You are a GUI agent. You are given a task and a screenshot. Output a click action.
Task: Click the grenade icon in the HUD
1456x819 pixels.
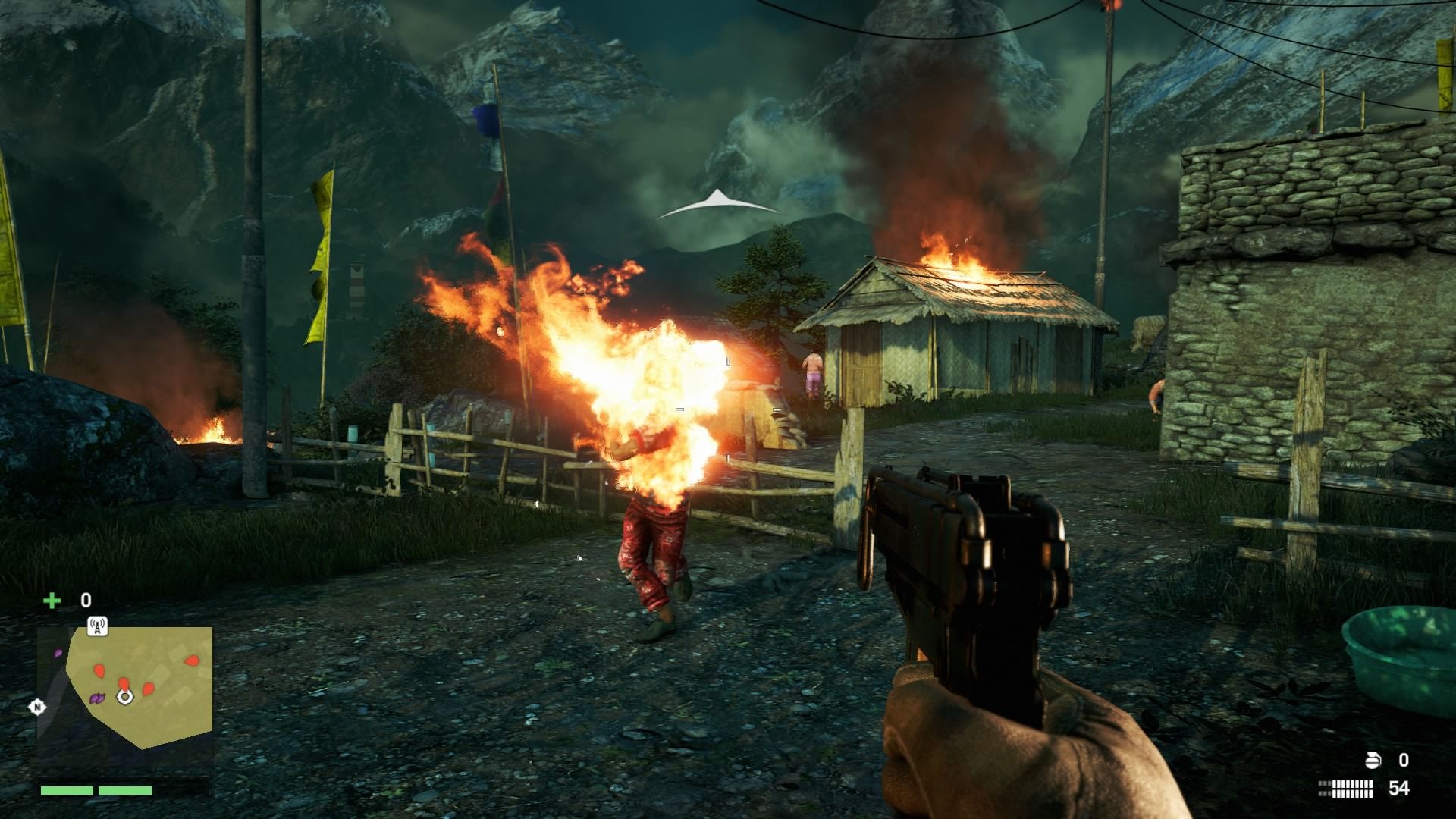click(1373, 760)
